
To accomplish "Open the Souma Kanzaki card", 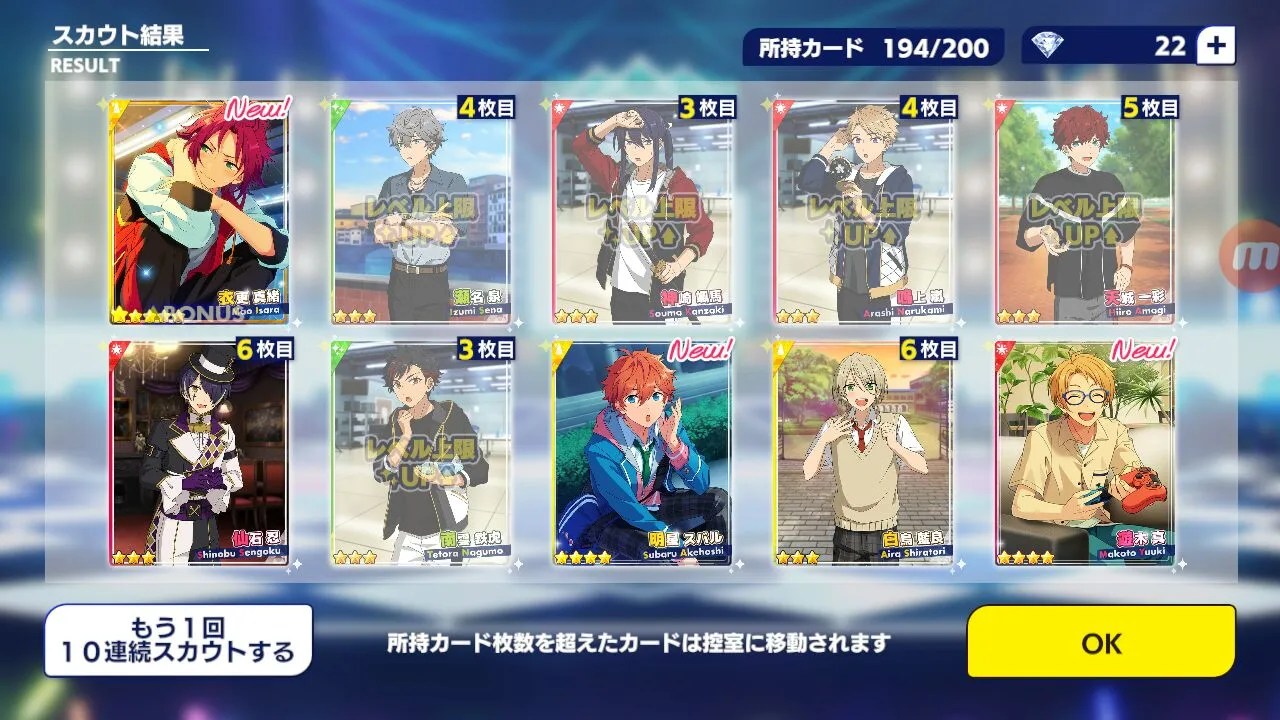I will 643,211.
